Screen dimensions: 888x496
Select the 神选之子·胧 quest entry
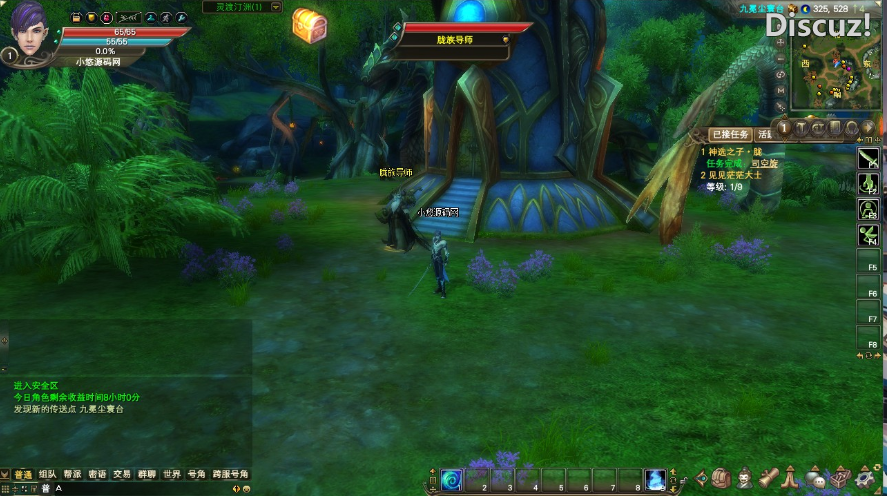coord(732,152)
